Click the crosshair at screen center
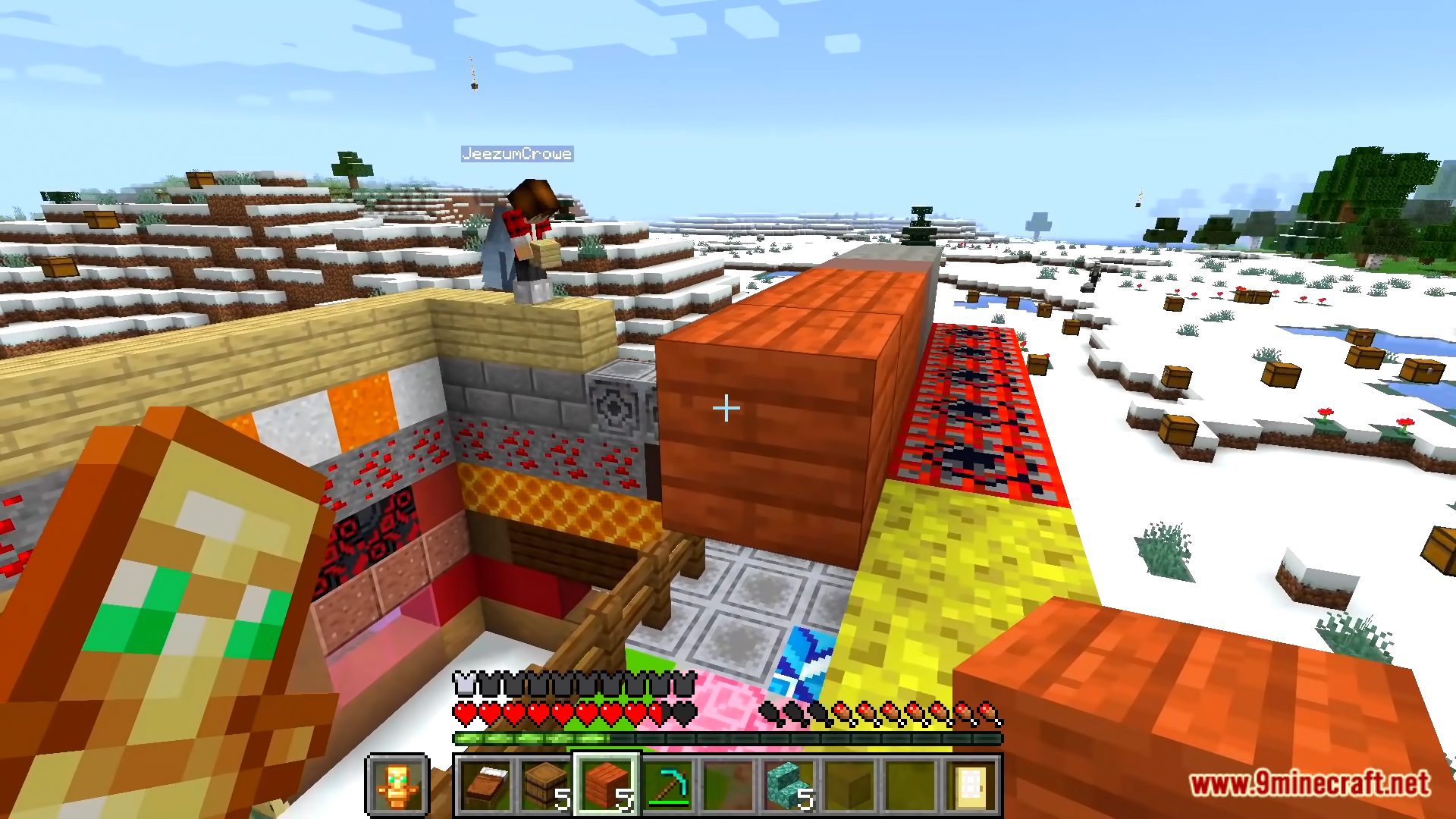The height and width of the screenshot is (819, 1456). tap(726, 409)
